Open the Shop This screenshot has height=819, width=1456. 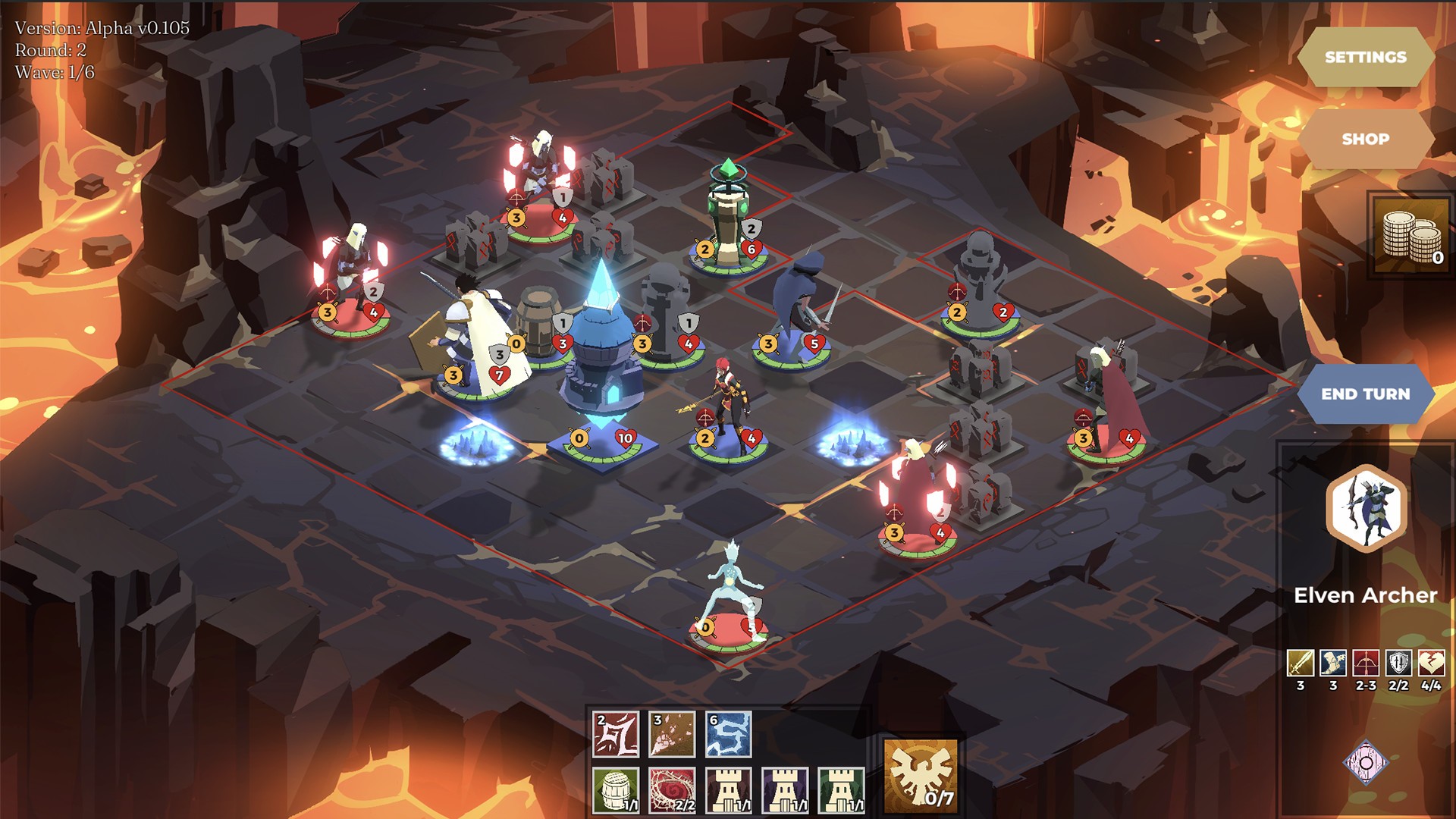tap(1365, 139)
